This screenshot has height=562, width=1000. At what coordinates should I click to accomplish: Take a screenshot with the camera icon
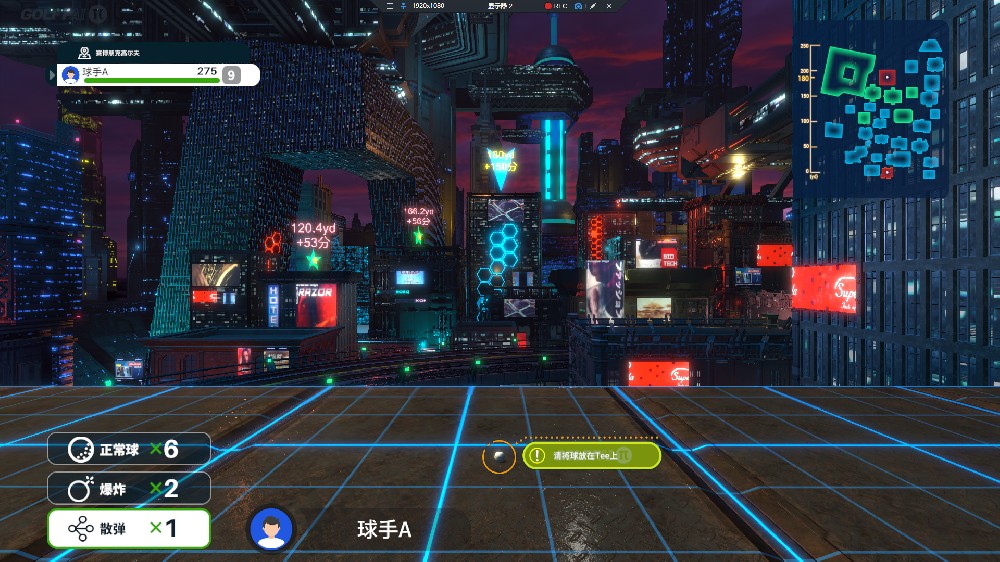578,6
